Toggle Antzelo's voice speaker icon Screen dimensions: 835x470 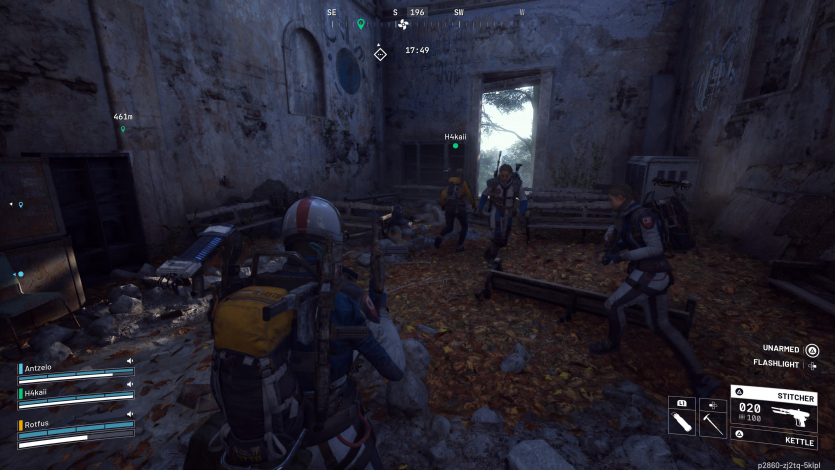pos(130,361)
